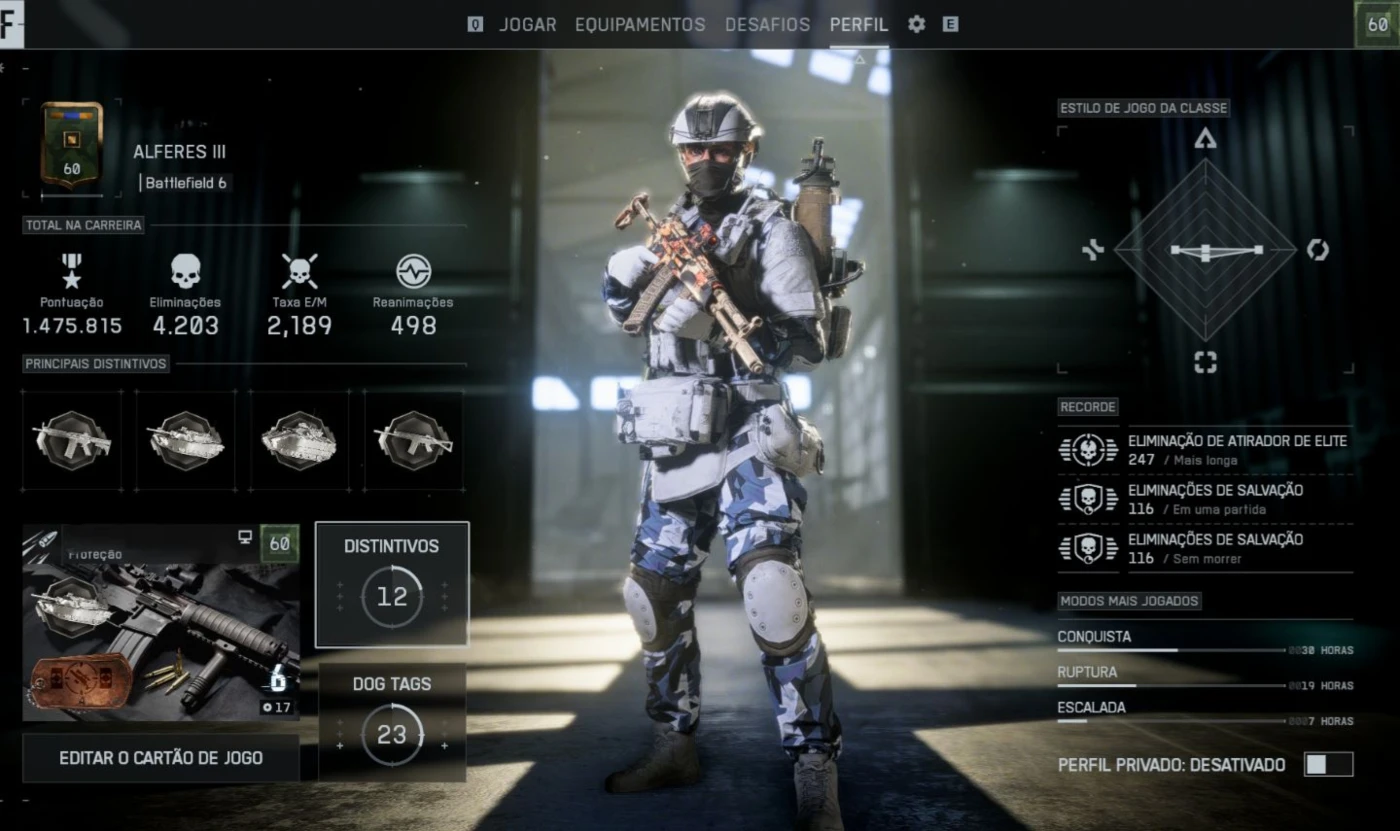Screen dimensions: 1400x831
Task: Switch to the EQUIPAMENTOS tab
Action: pos(640,25)
